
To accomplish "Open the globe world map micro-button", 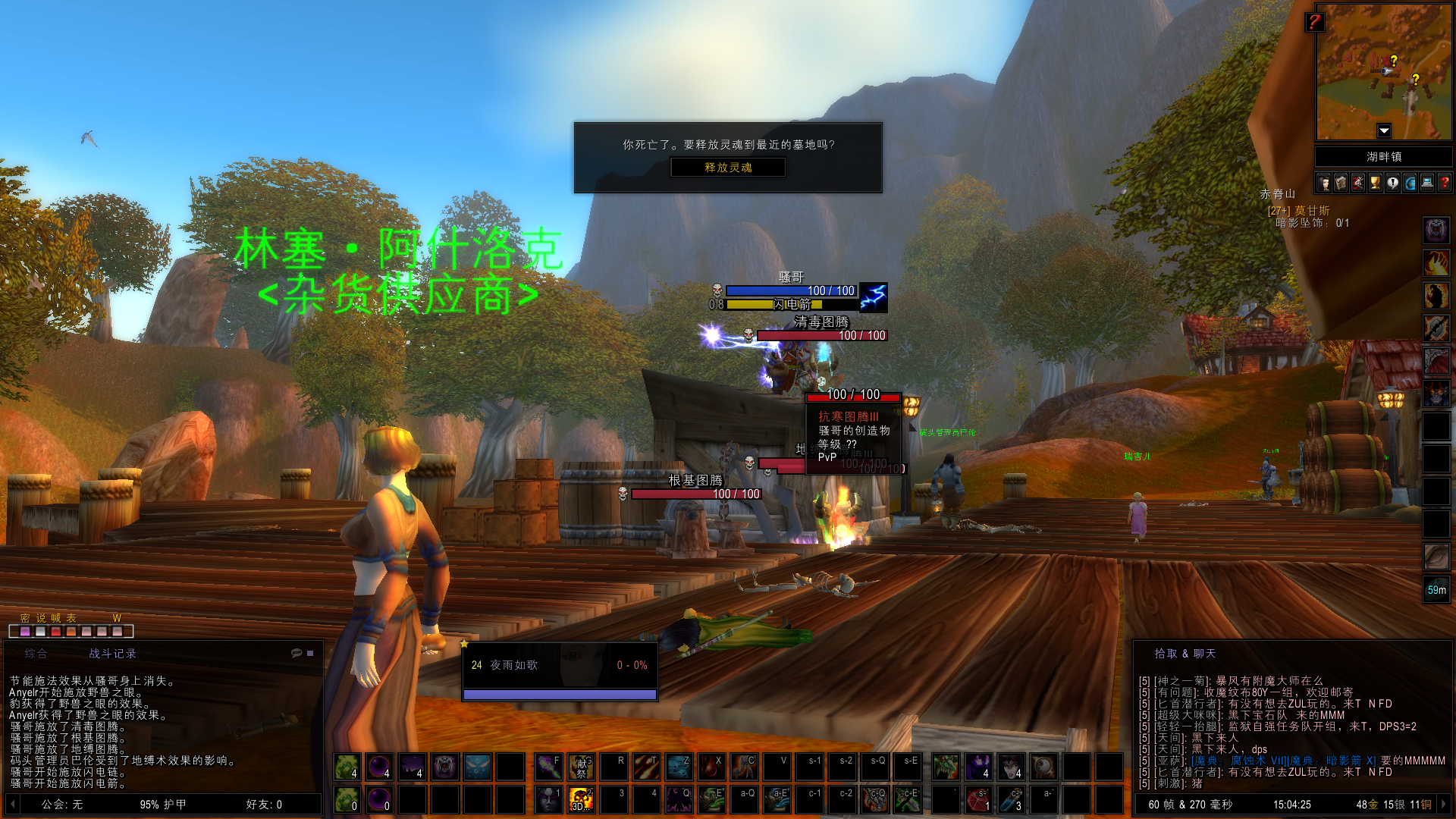I will pos(1410,183).
